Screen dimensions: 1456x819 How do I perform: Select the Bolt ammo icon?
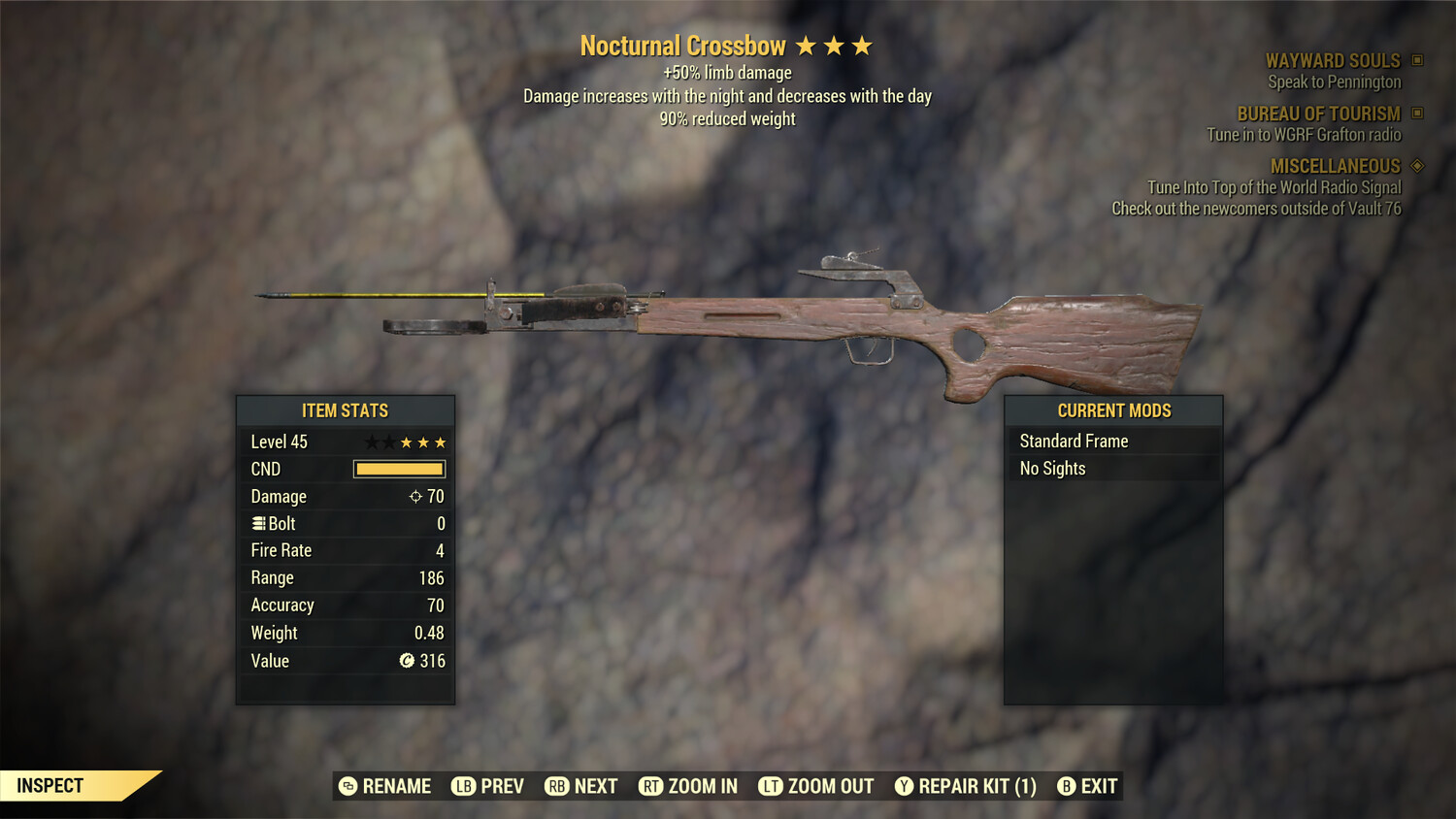tap(257, 523)
